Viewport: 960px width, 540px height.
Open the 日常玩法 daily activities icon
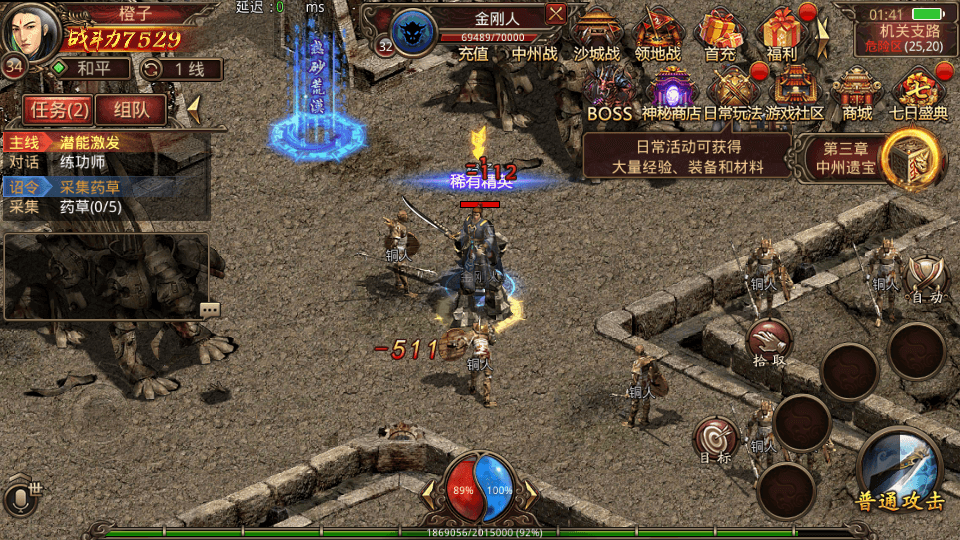click(x=733, y=93)
